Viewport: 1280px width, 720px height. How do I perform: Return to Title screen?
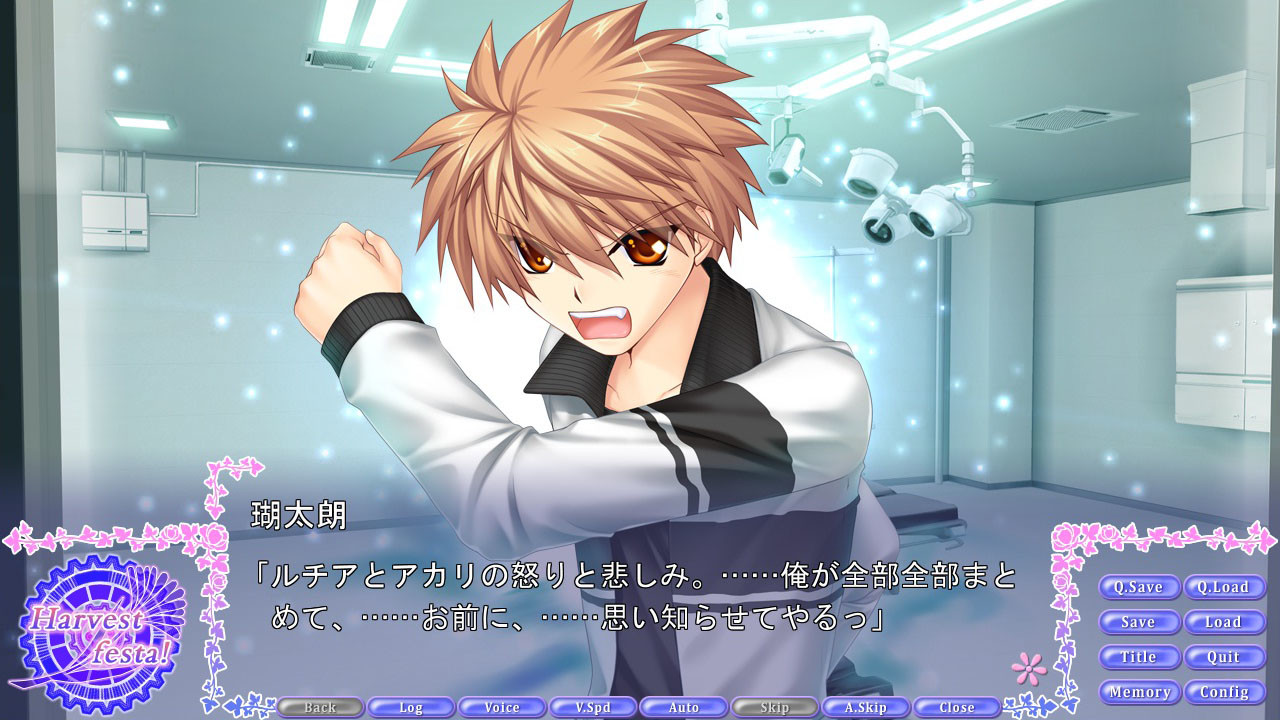click(x=1139, y=657)
